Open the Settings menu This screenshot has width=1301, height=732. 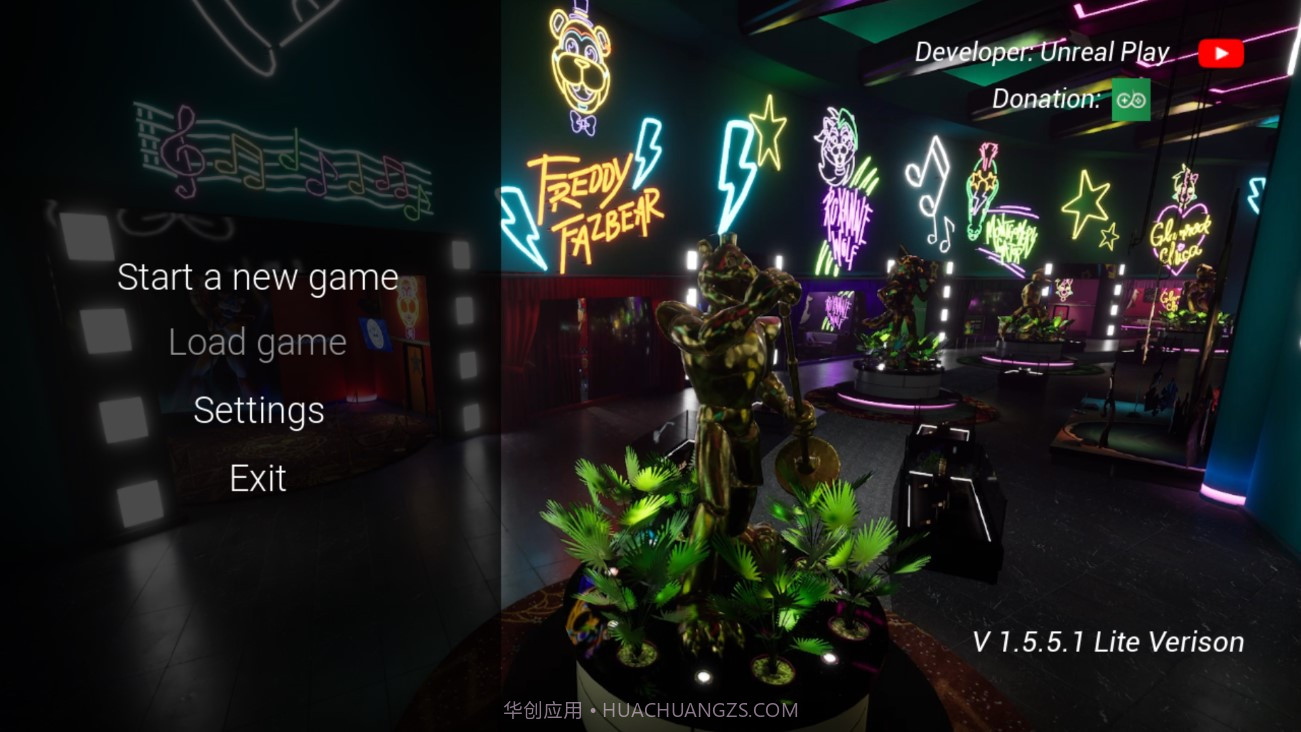pos(258,411)
